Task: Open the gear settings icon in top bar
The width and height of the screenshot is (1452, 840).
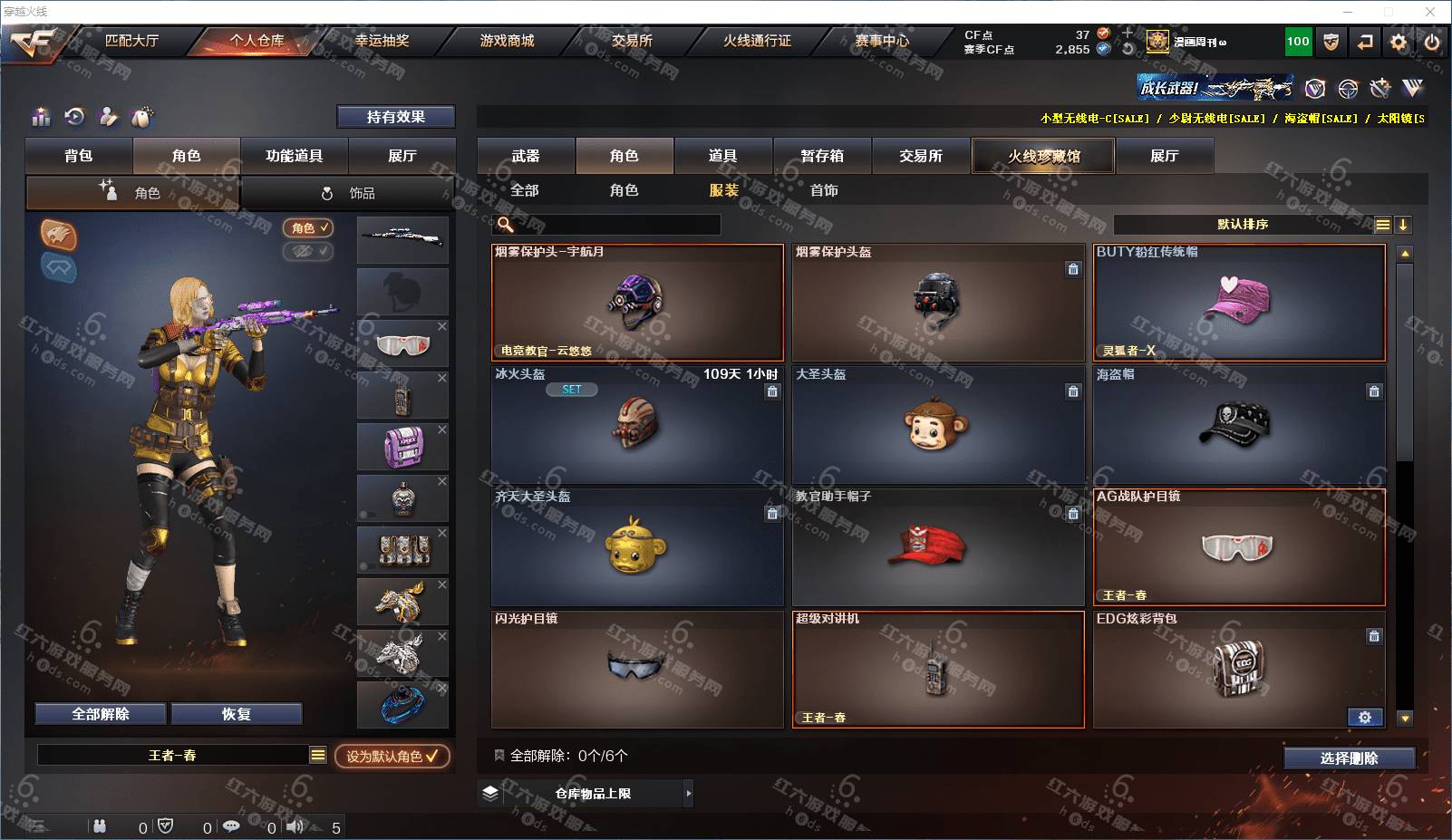Action: [1399, 42]
